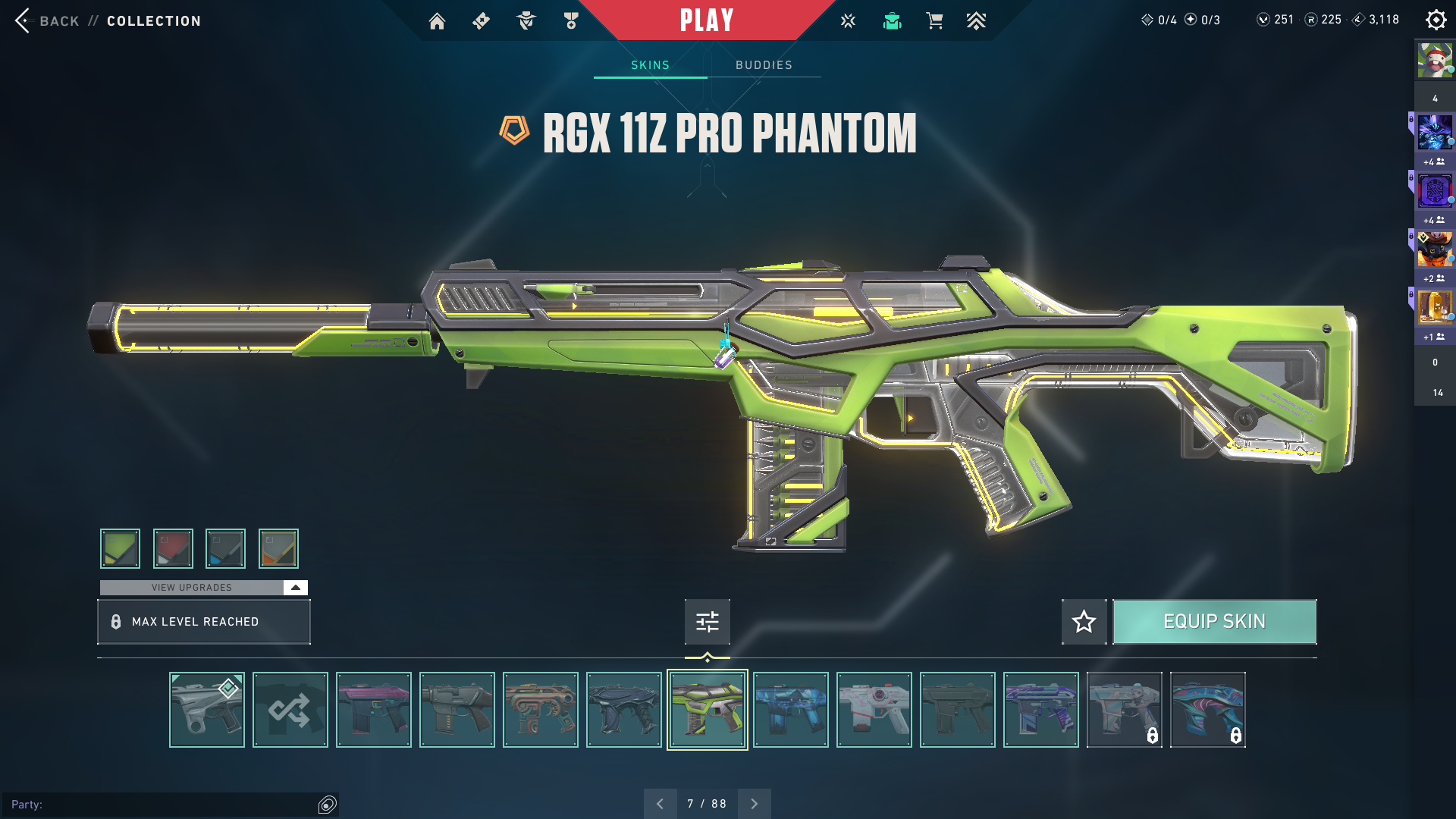
Task: Choose the orange skin variant swatch
Action: click(278, 548)
